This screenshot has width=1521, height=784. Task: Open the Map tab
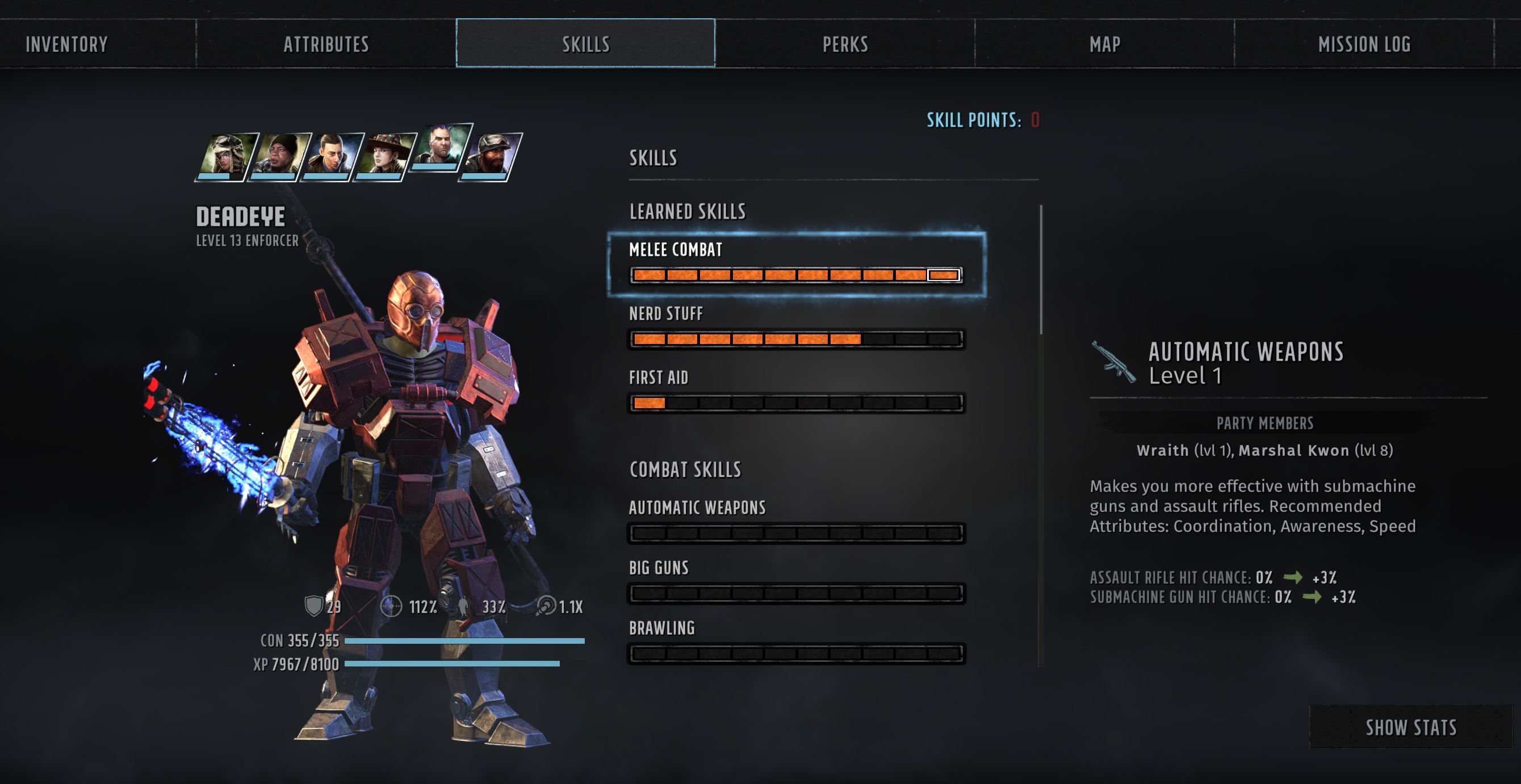click(1105, 44)
